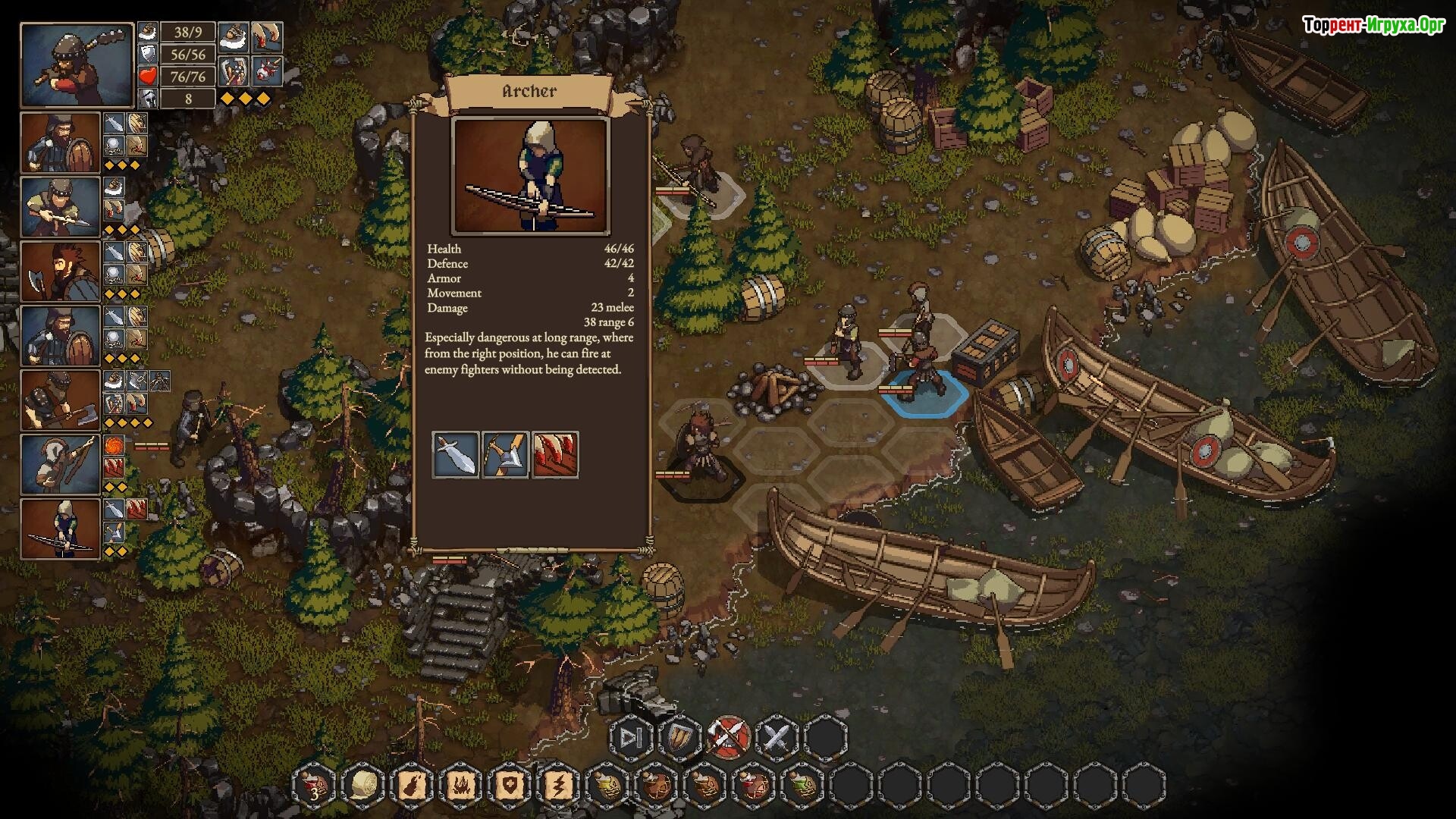Inspect the Archer's bow and arrow ability
1456x819 pixels.
(x=505, y=454)
